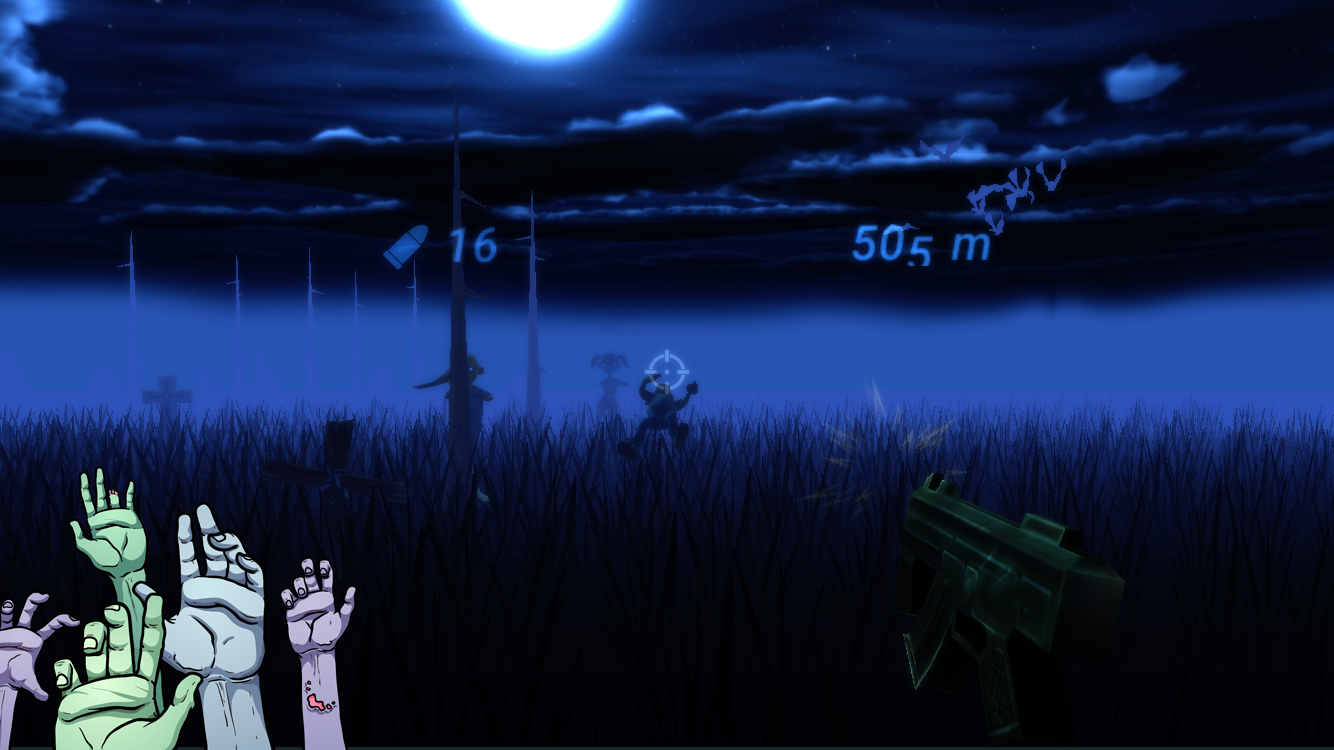
Task: Click the targeting crosshair reticle
Action: point(668,370)
